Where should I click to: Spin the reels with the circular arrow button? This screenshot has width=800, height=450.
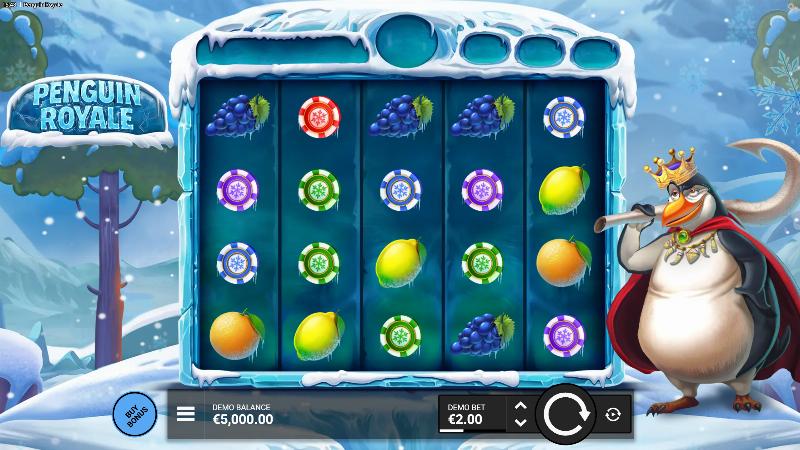coord(565,414)
